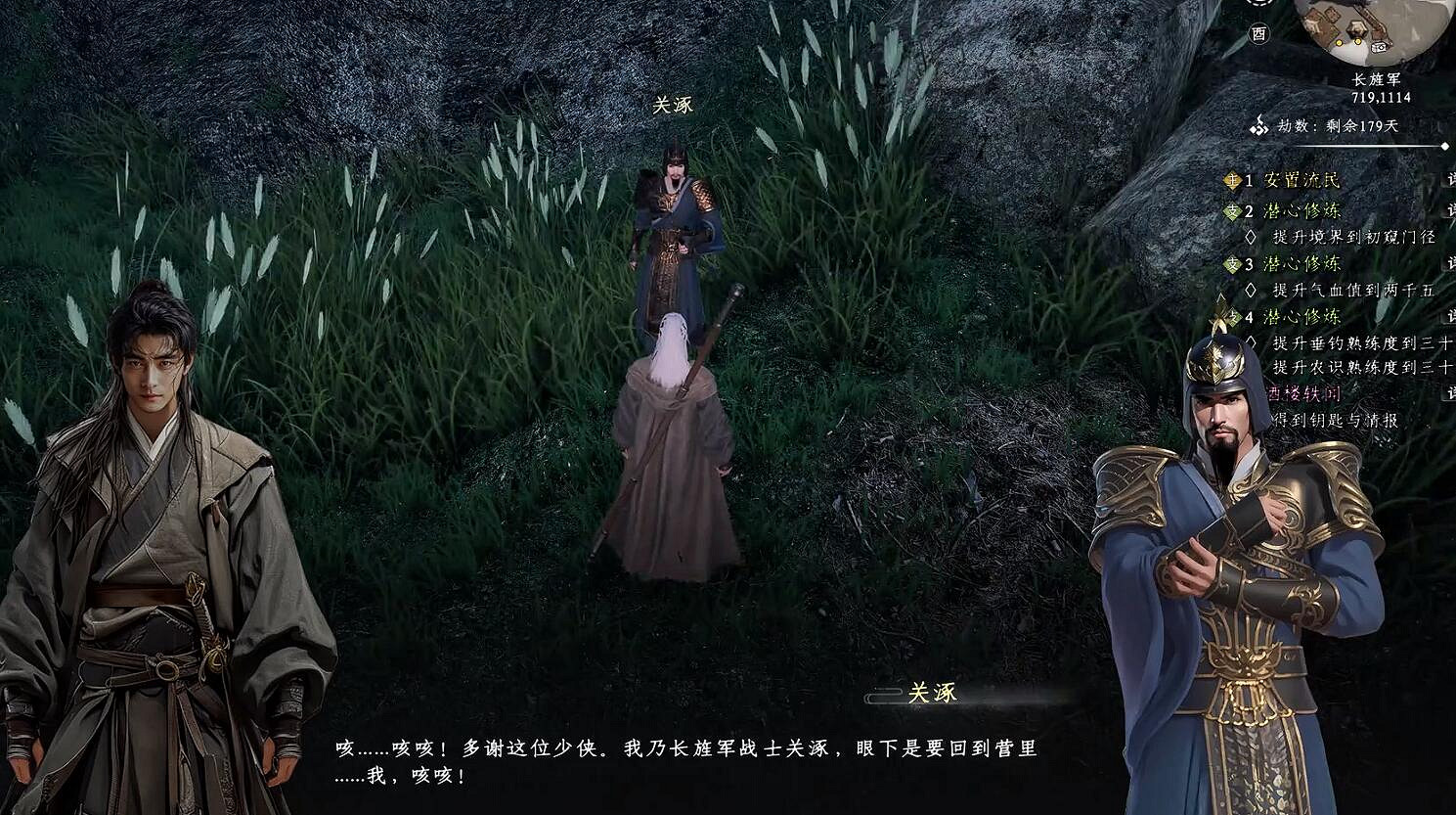The image size is (1456, 815).
Task: Click the left yellow dot marker on the minimap
Action: (1339, 42)
